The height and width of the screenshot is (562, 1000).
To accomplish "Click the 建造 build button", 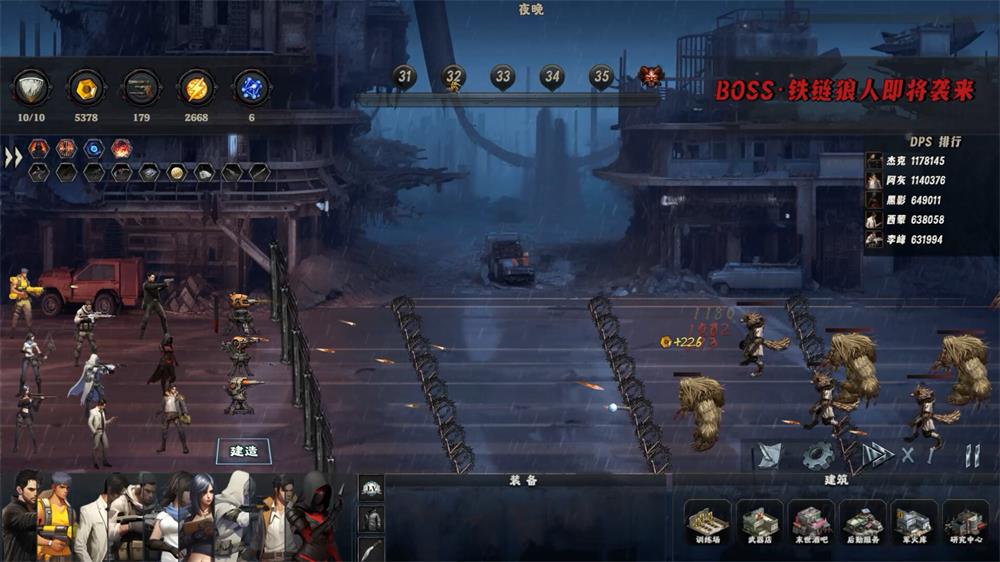I will pos(244,451).
